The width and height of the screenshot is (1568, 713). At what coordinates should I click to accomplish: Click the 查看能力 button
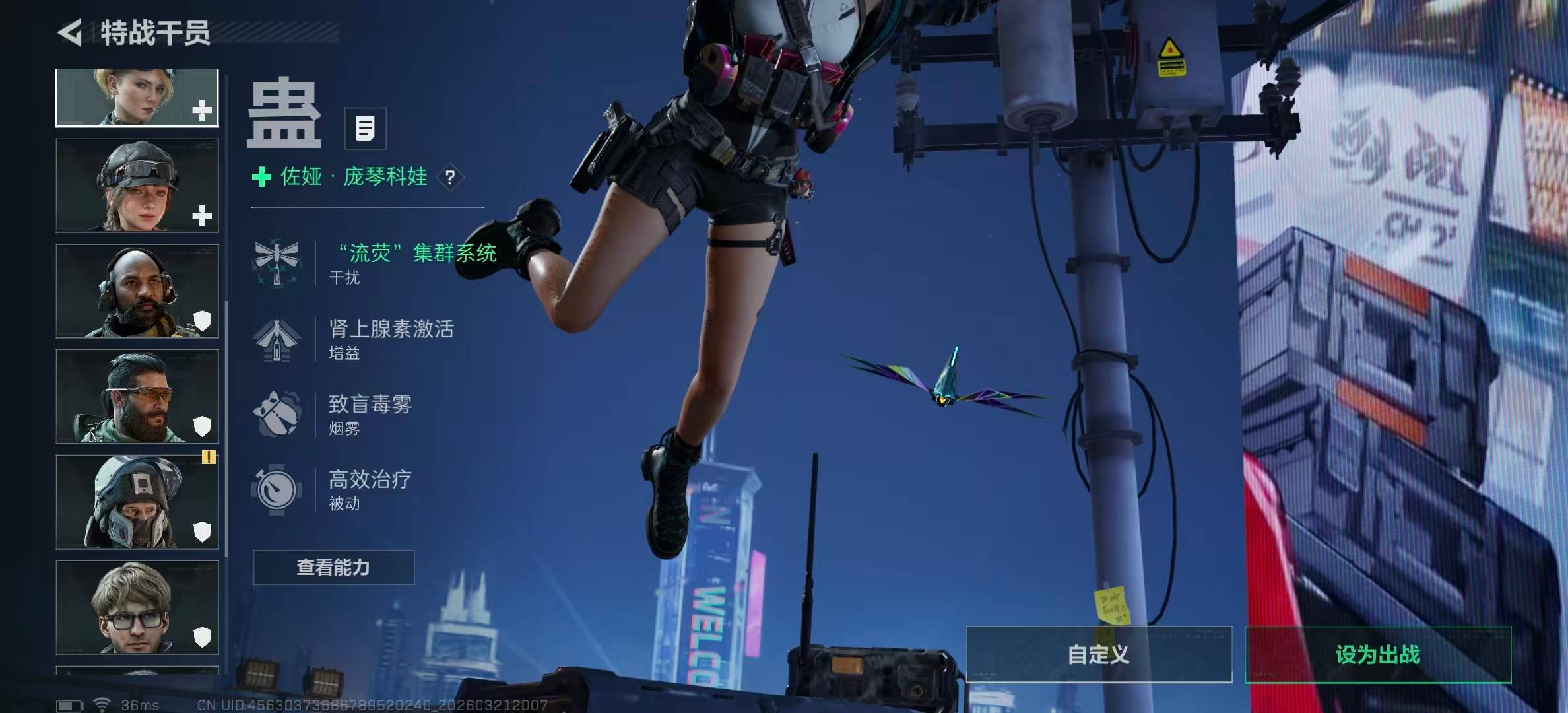tap(334, 567)
